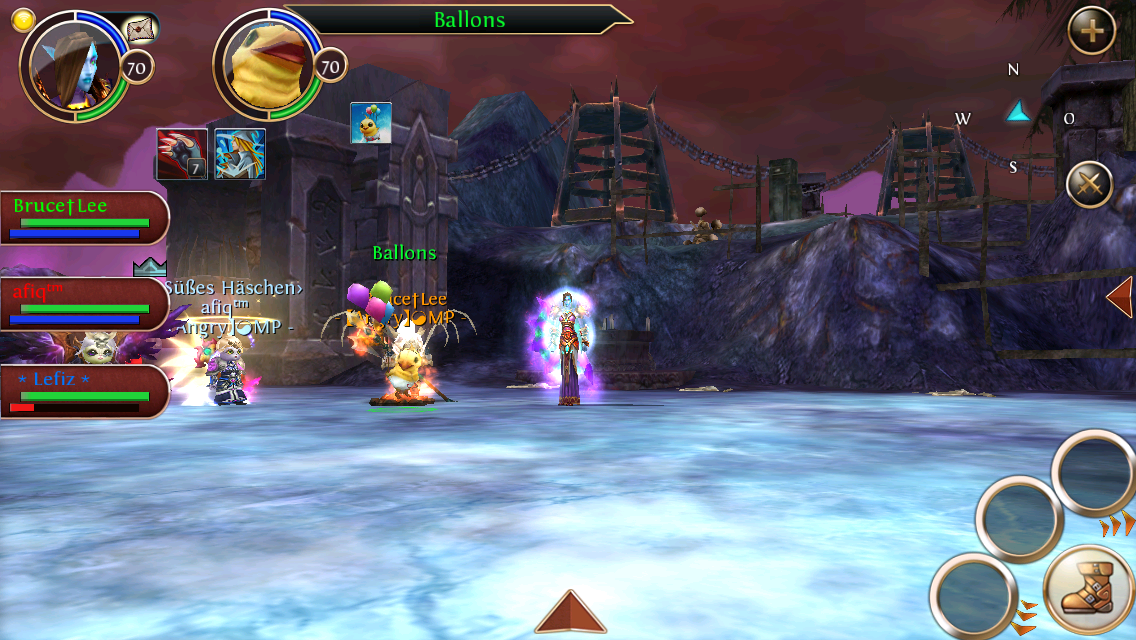The width and height of the screenshot is (1136, 640).
Task: Click the compass with the cyan arrow
Action: 1017,113
